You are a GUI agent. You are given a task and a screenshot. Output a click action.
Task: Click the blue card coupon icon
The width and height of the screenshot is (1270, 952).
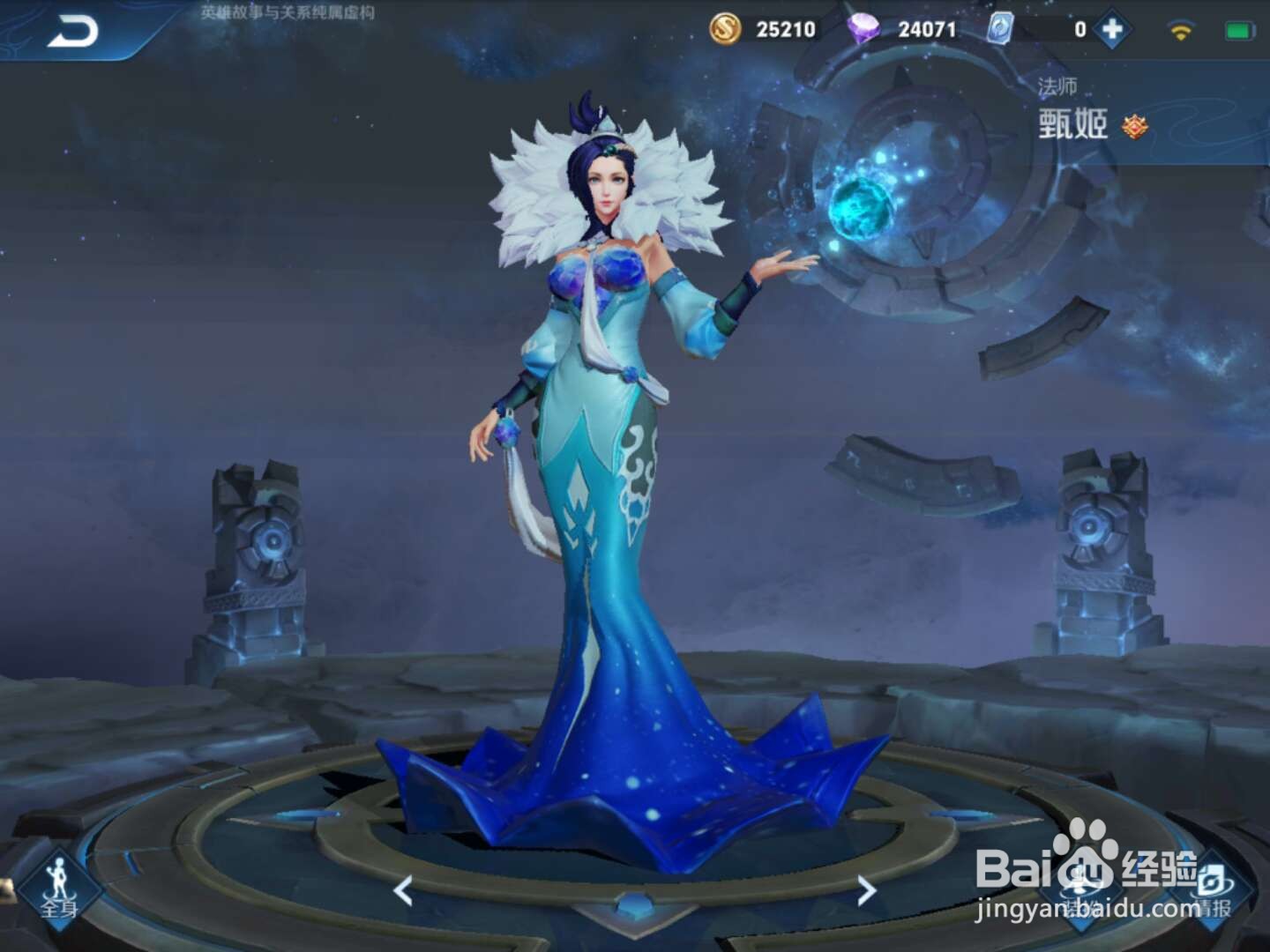[1001, 28]
